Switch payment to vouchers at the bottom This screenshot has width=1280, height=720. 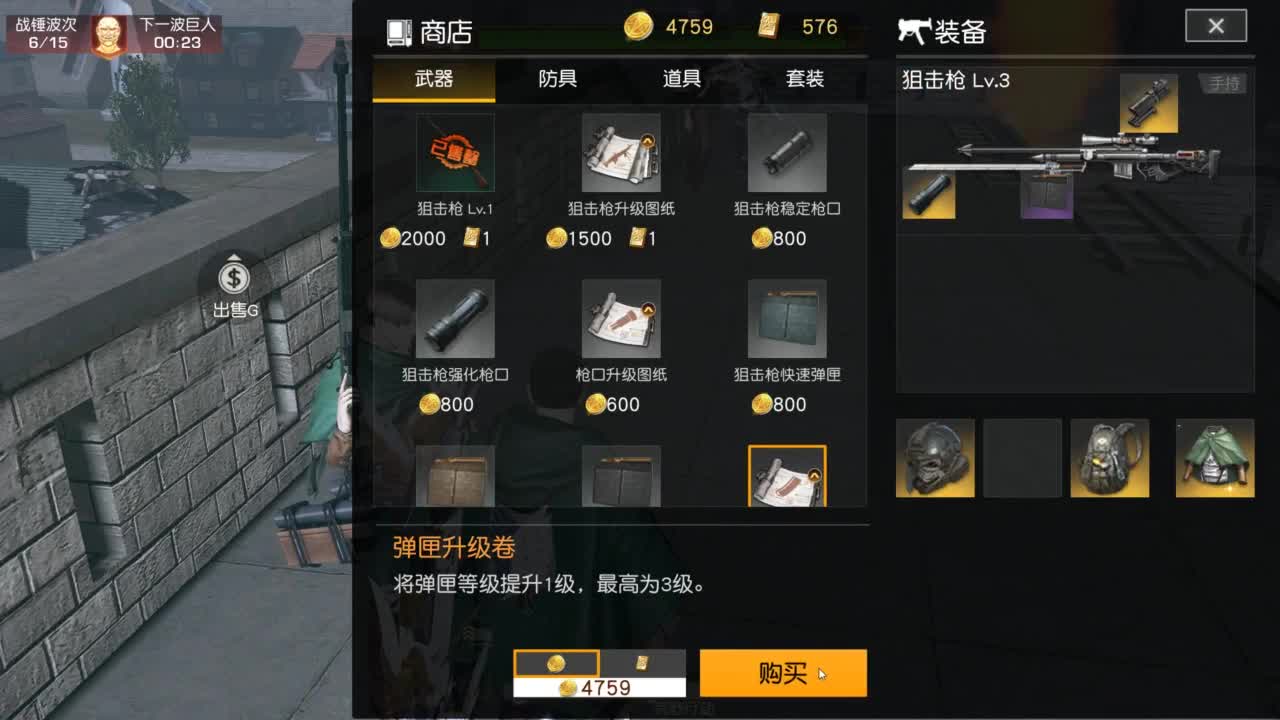643,662
